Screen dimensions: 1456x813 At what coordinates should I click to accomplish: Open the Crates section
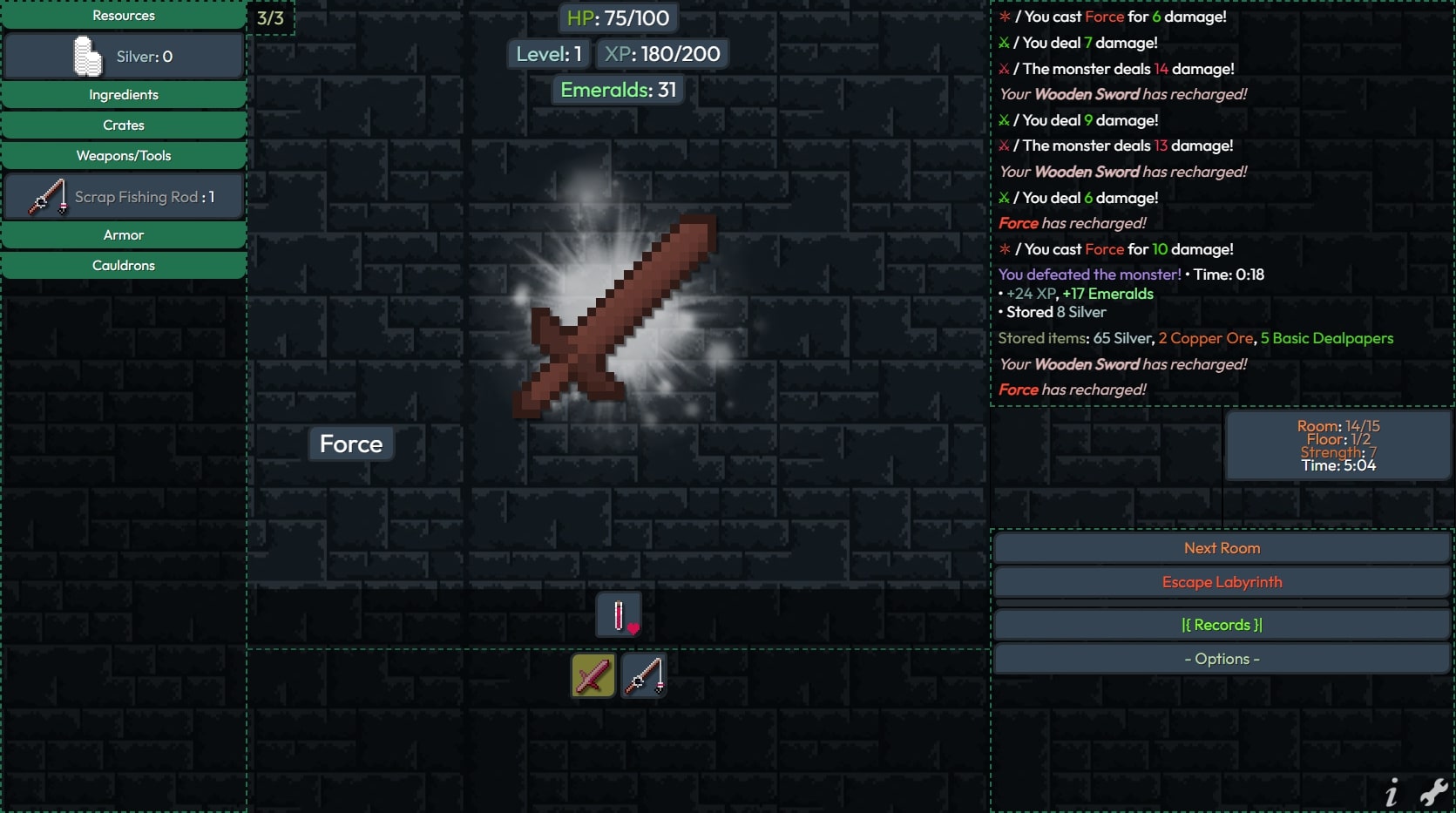coord(124,125)
